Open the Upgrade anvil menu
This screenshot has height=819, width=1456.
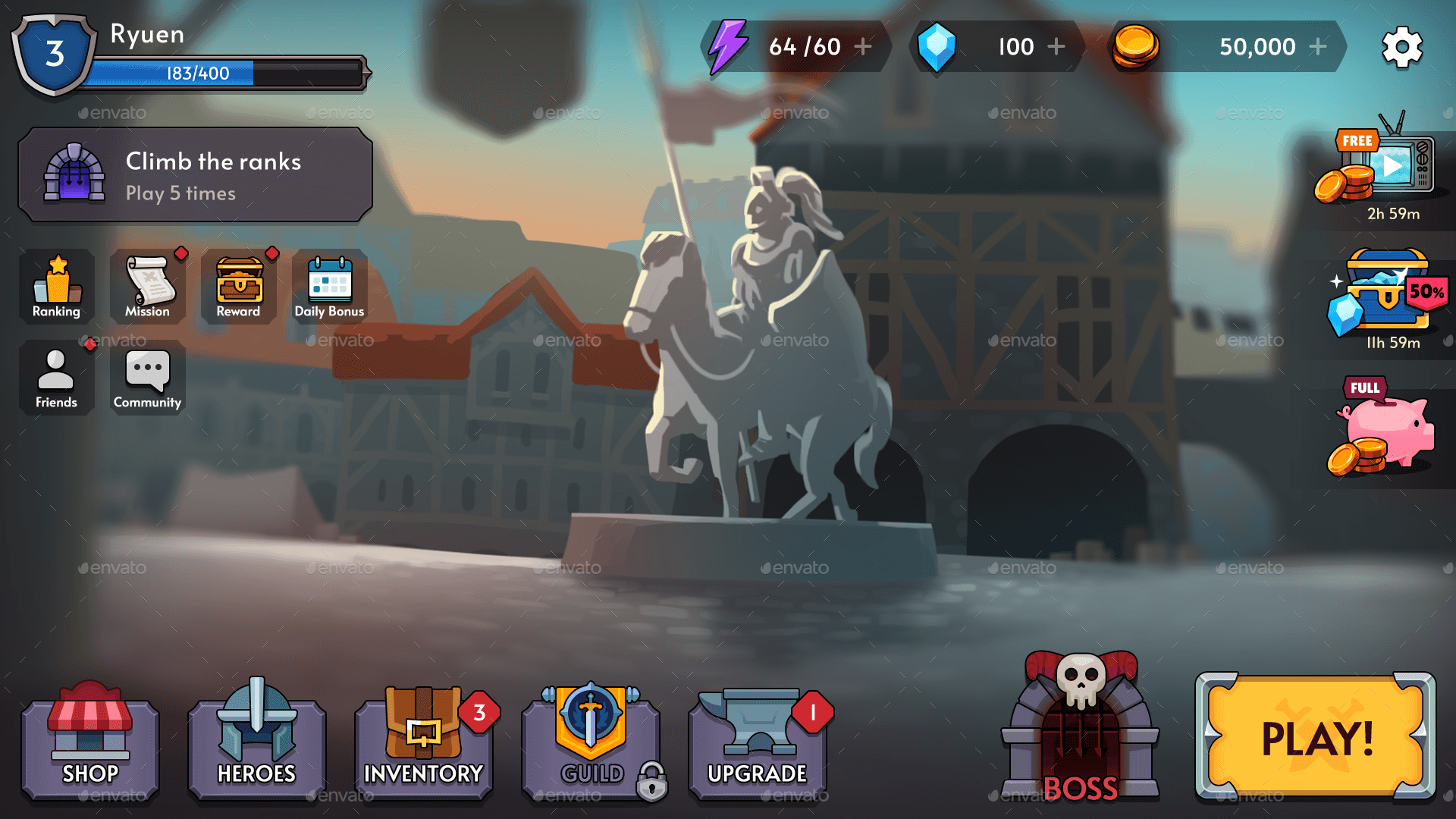pos(758,739)
